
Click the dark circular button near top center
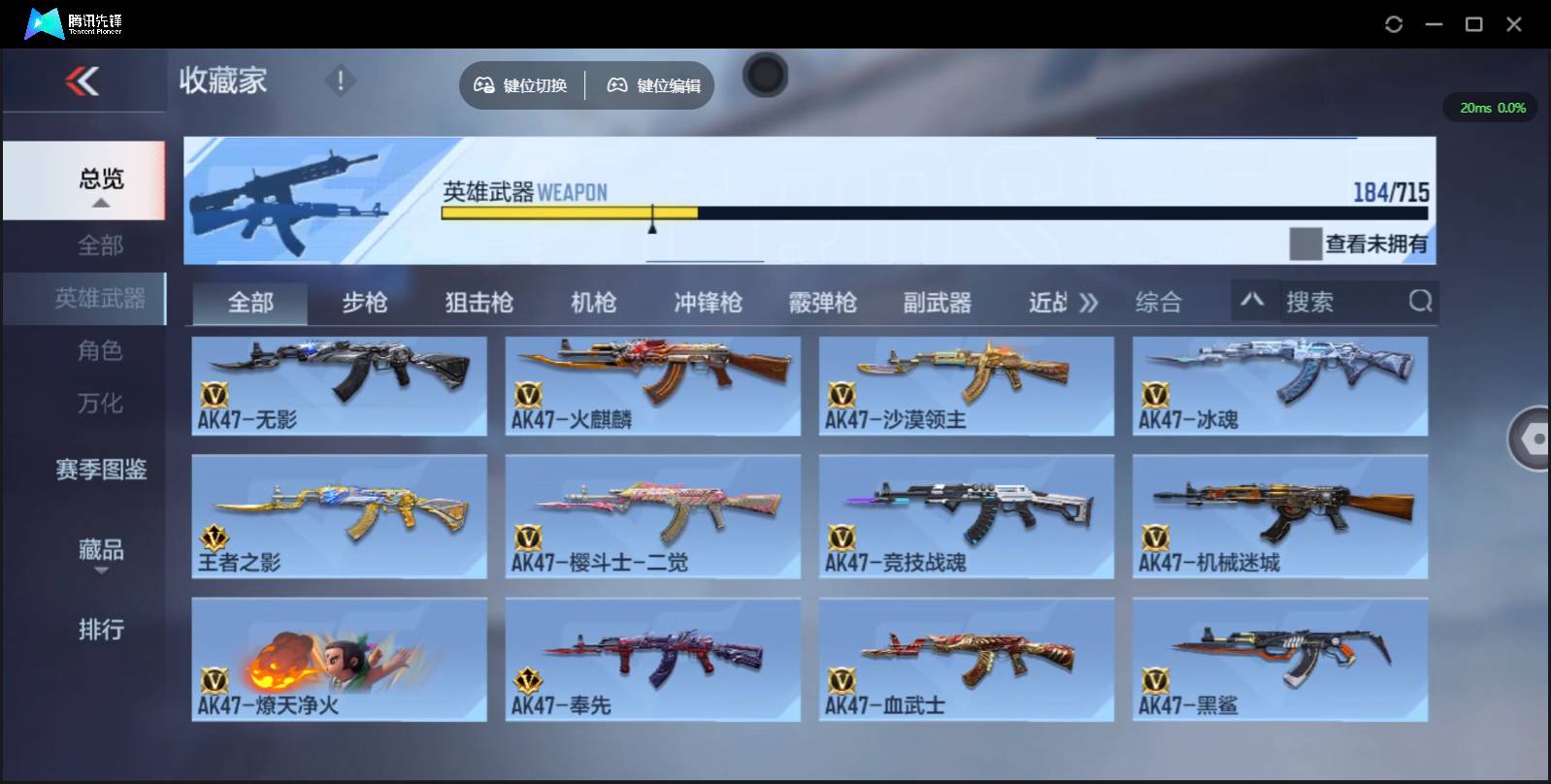pos(765,74)
